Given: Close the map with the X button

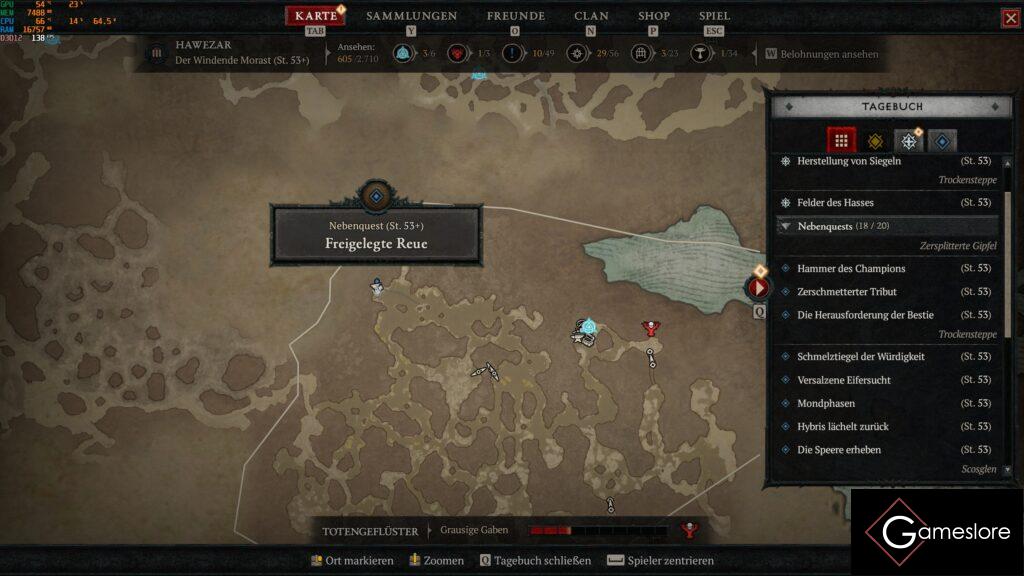Looking at the screenshot, I should point(1011,18).
